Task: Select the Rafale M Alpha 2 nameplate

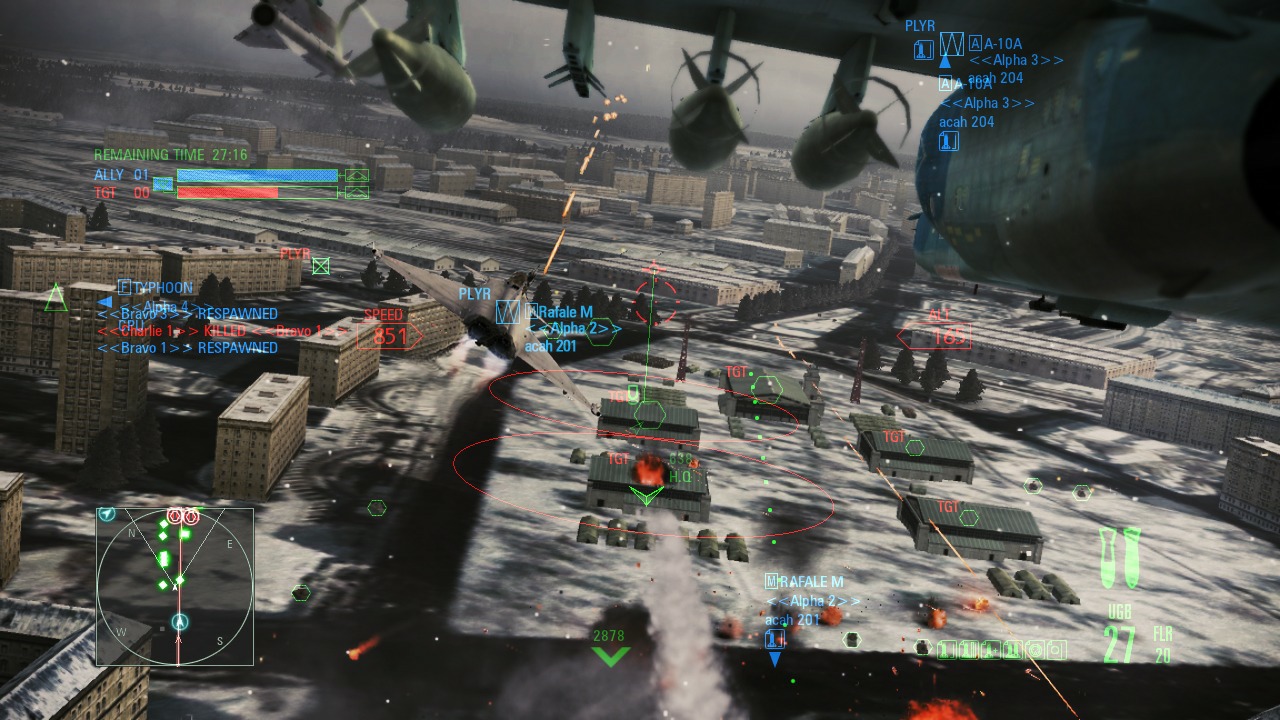Action: (565, 311)
